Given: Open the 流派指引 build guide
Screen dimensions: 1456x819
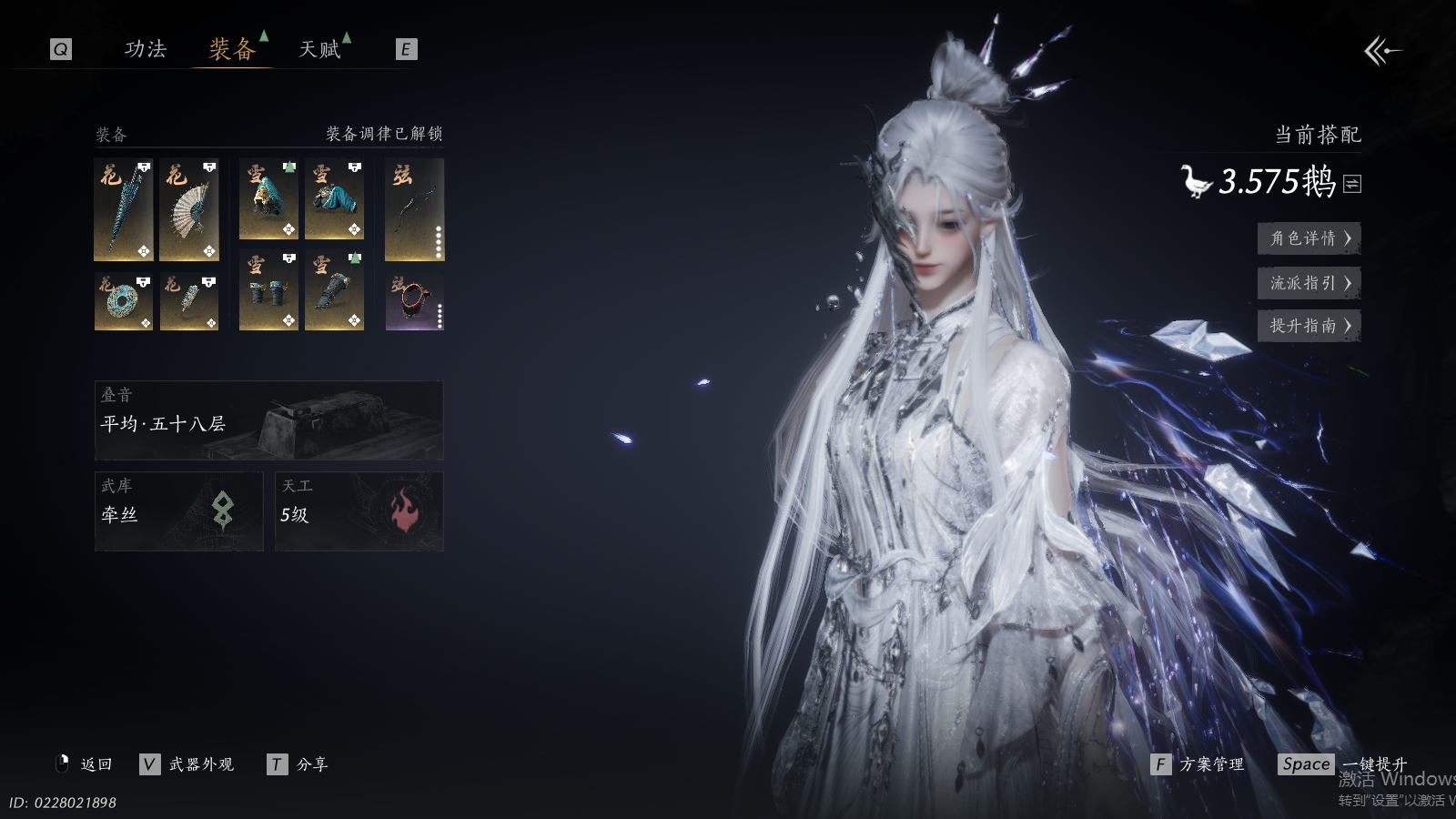Looking at the screenshot, I should (1309, 283).
